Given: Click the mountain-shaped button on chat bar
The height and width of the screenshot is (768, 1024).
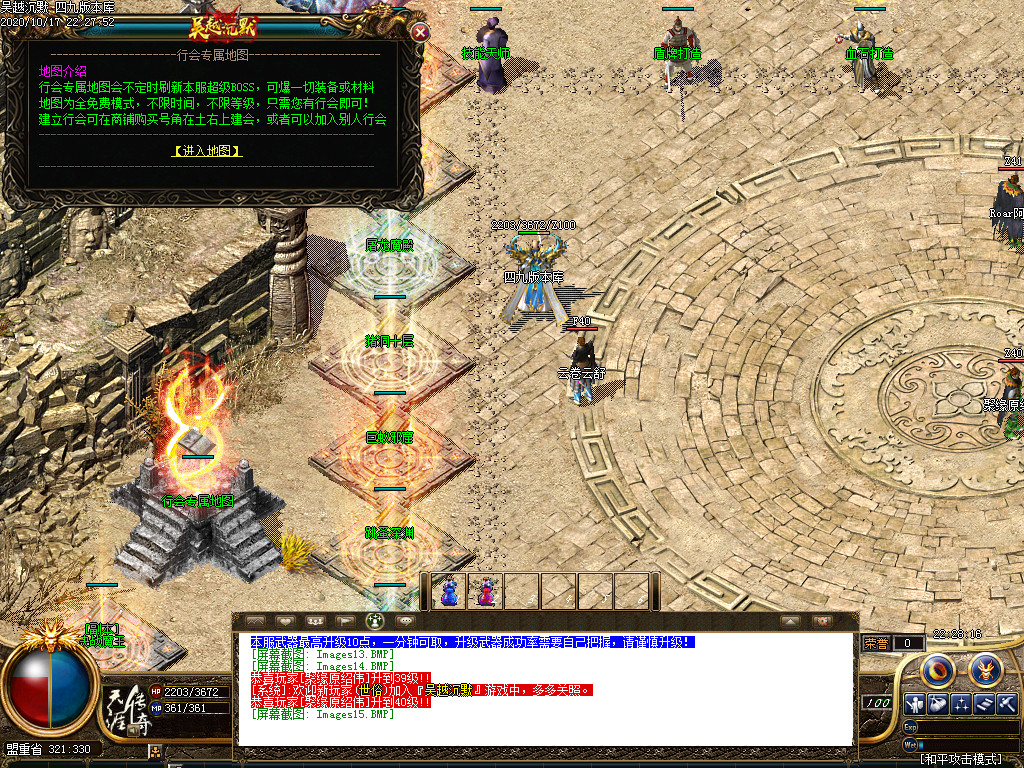Looking at the screenshot, I should [254, 621].
